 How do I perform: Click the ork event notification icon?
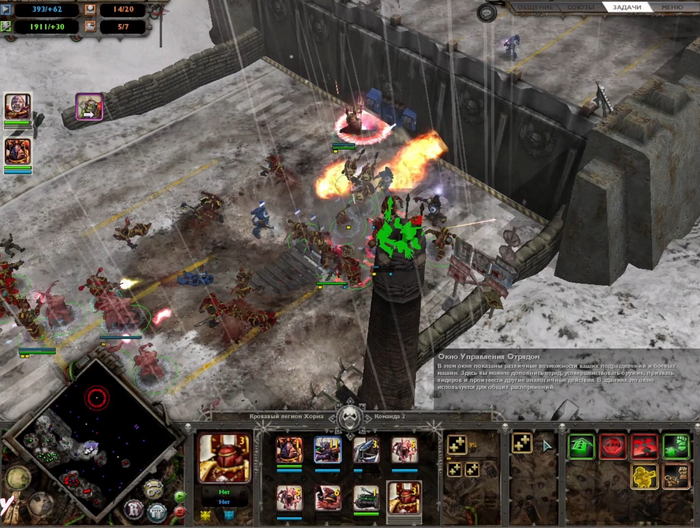click(90, 106)
